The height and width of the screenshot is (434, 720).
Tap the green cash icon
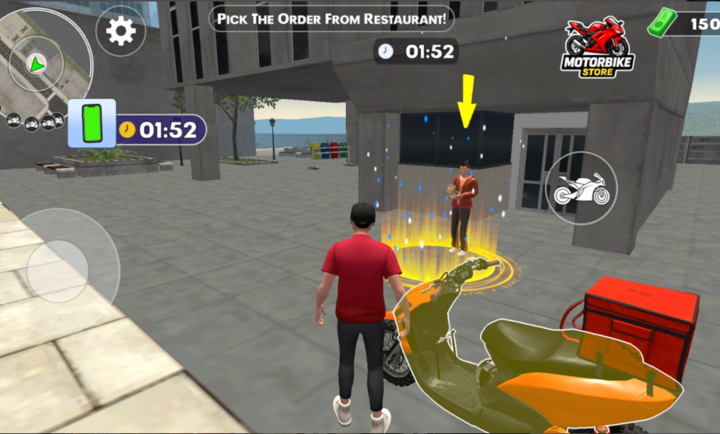(x=663, y=22)
